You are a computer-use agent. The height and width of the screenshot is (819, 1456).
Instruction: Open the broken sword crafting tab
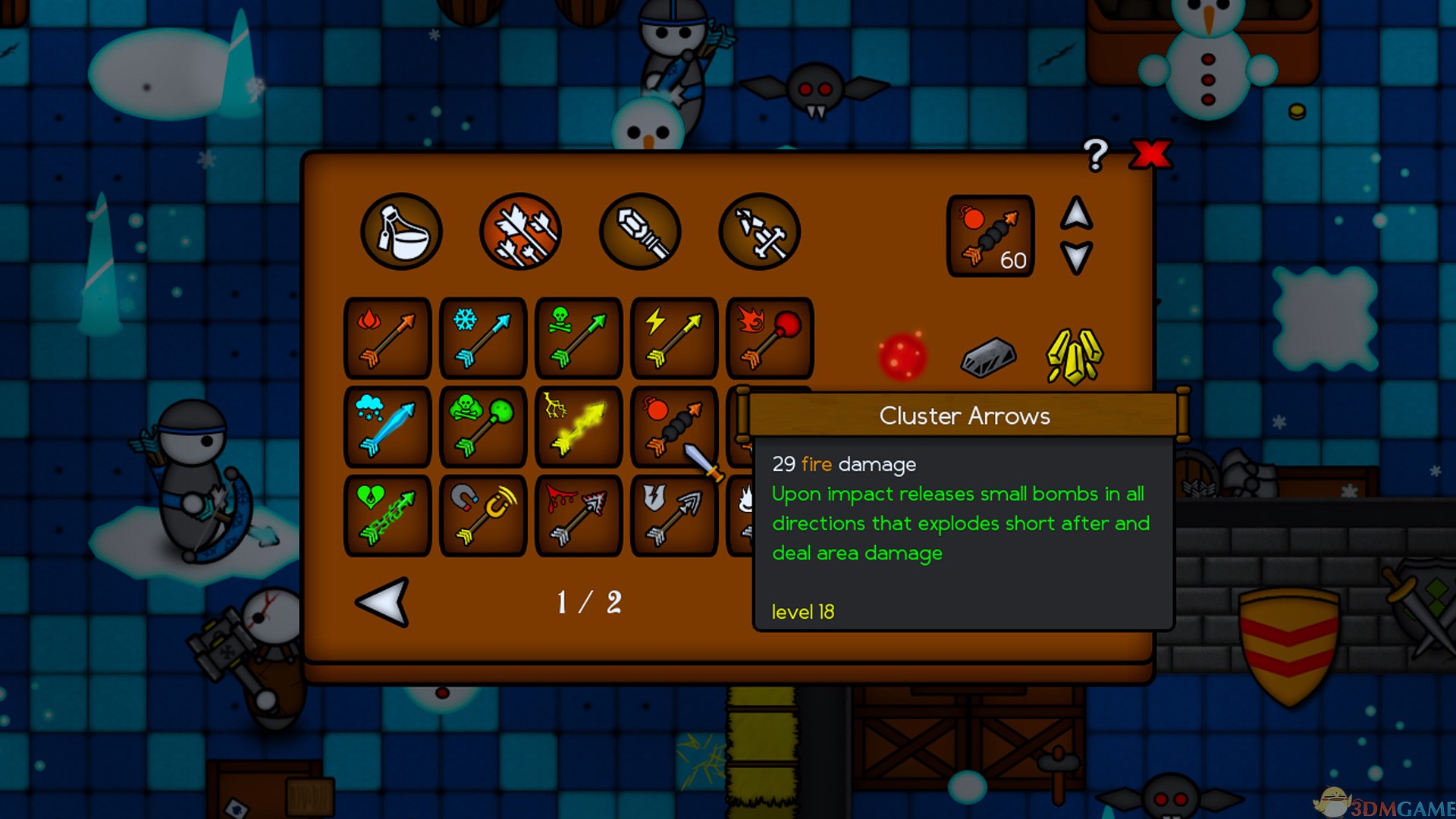[x=759, y=231]
